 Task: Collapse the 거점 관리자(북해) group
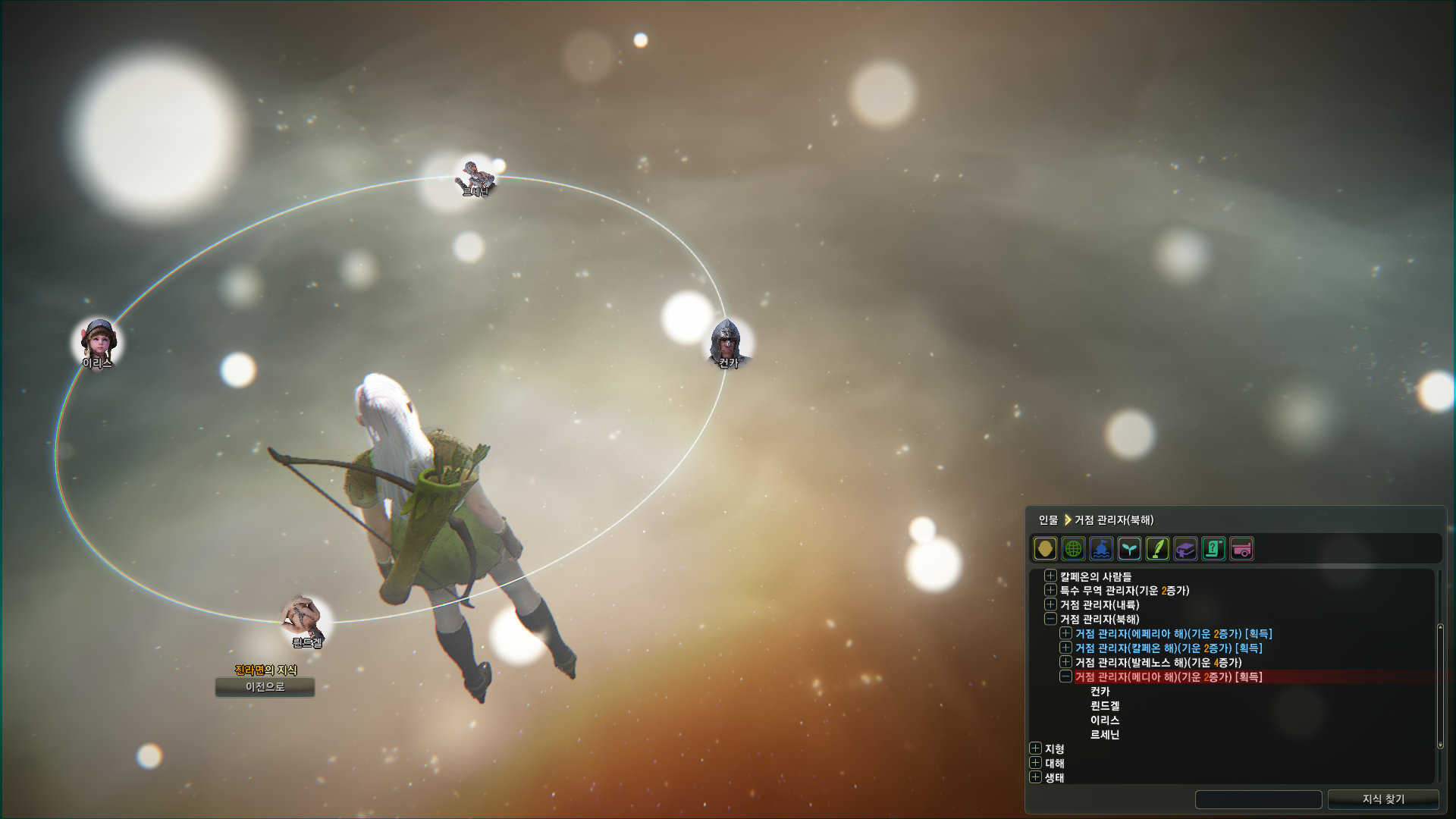[1050, 619]
